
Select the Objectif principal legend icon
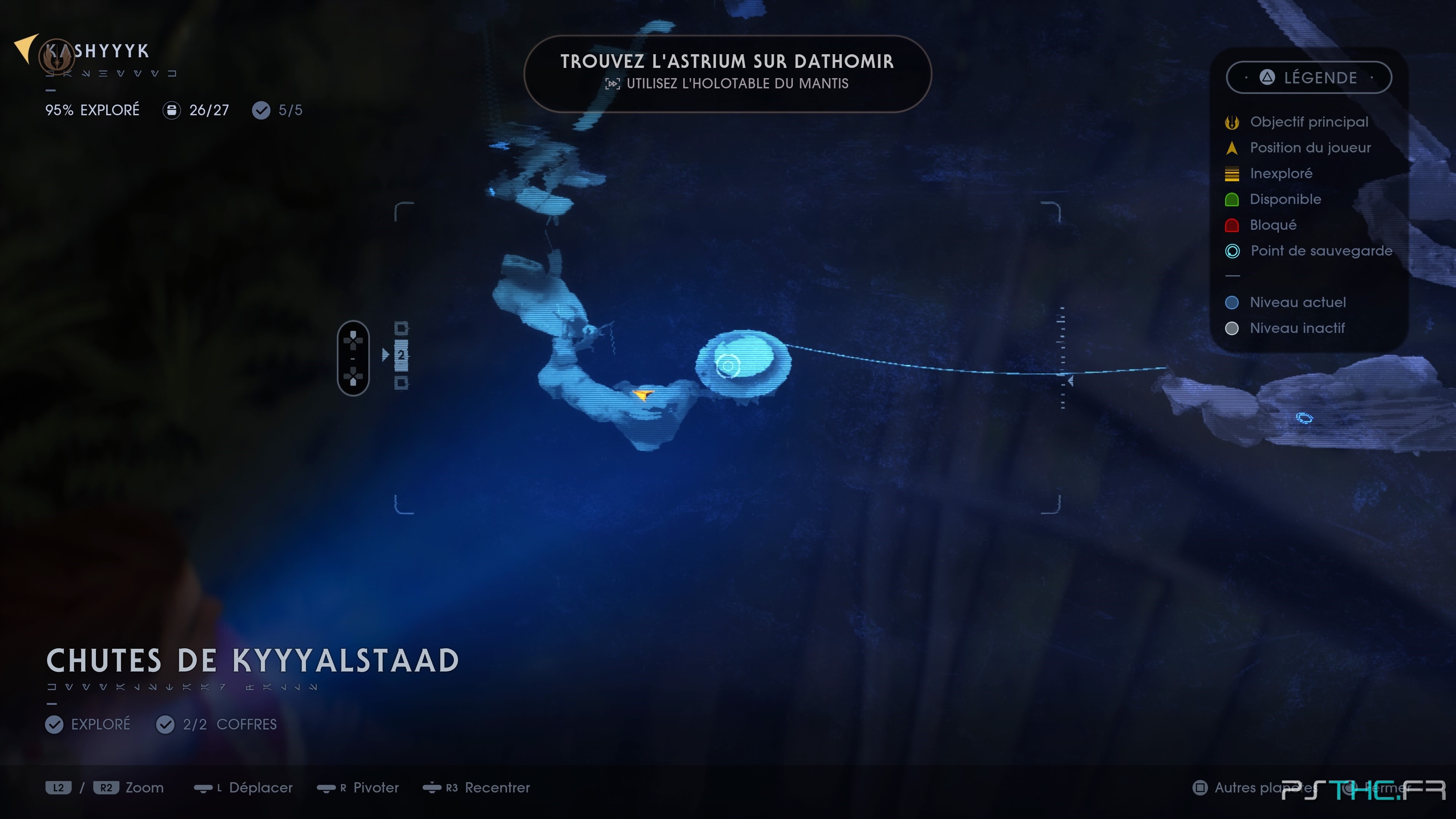click(x=1232, y=121)
